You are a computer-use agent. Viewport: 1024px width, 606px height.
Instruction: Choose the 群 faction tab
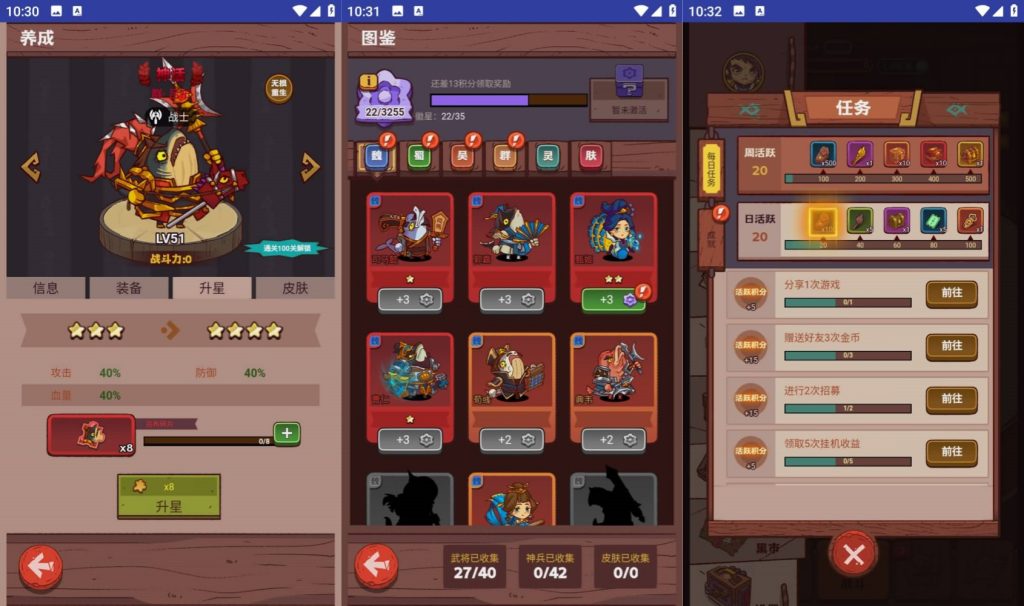click(503, 156)
